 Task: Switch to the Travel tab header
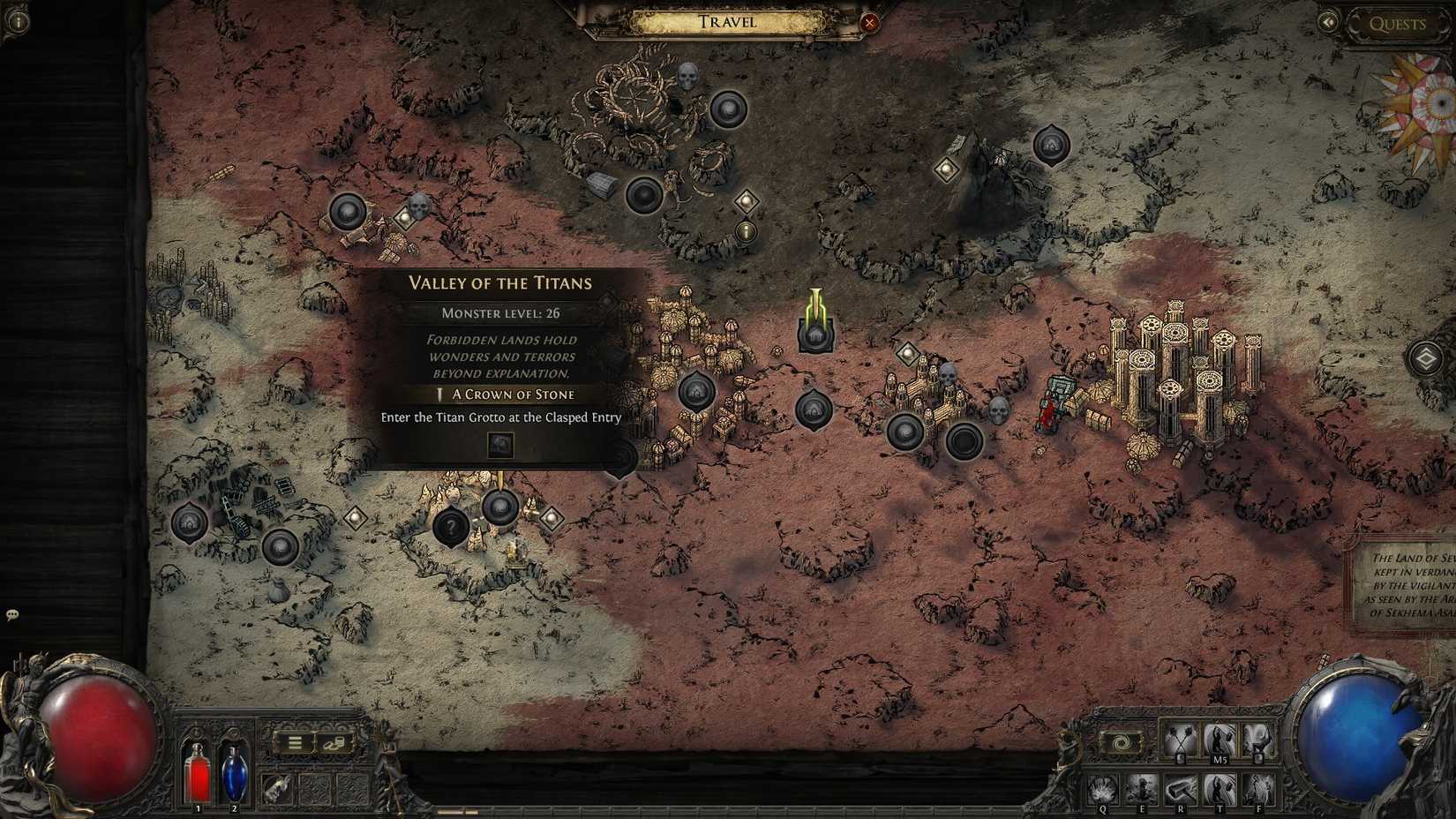pos(725,22)
